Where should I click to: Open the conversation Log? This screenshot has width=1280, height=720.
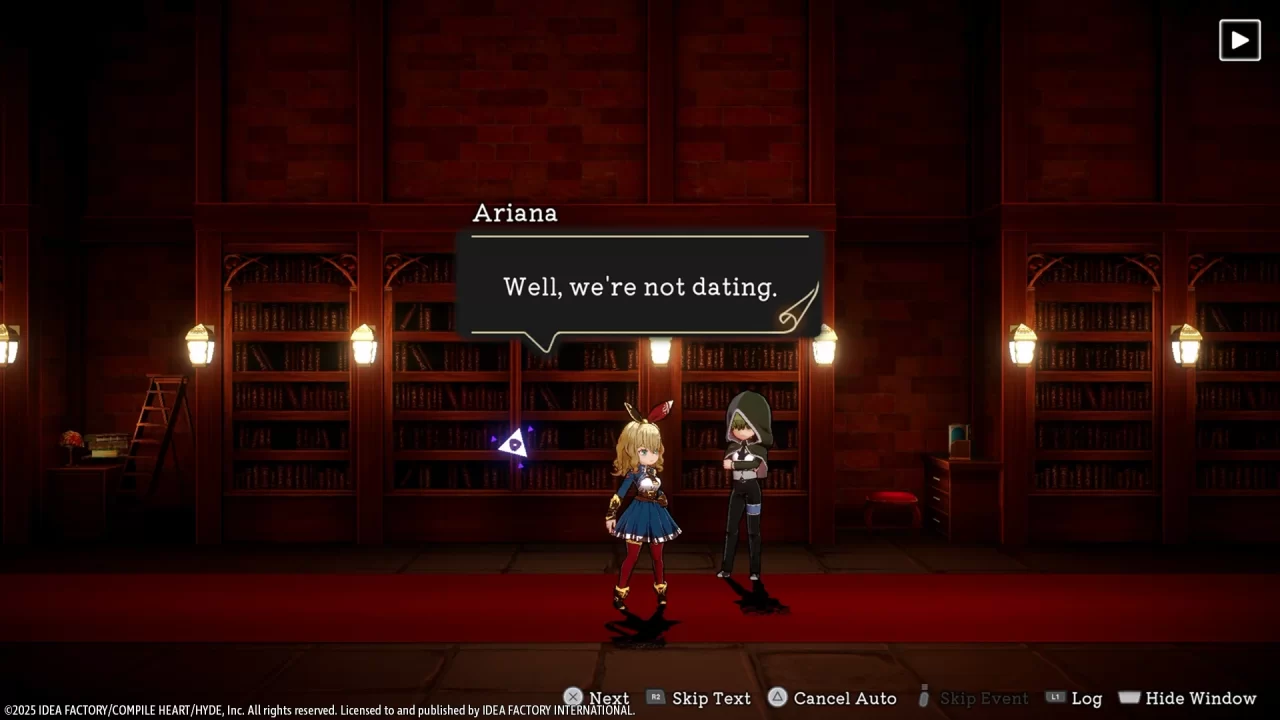[1087, 698]
